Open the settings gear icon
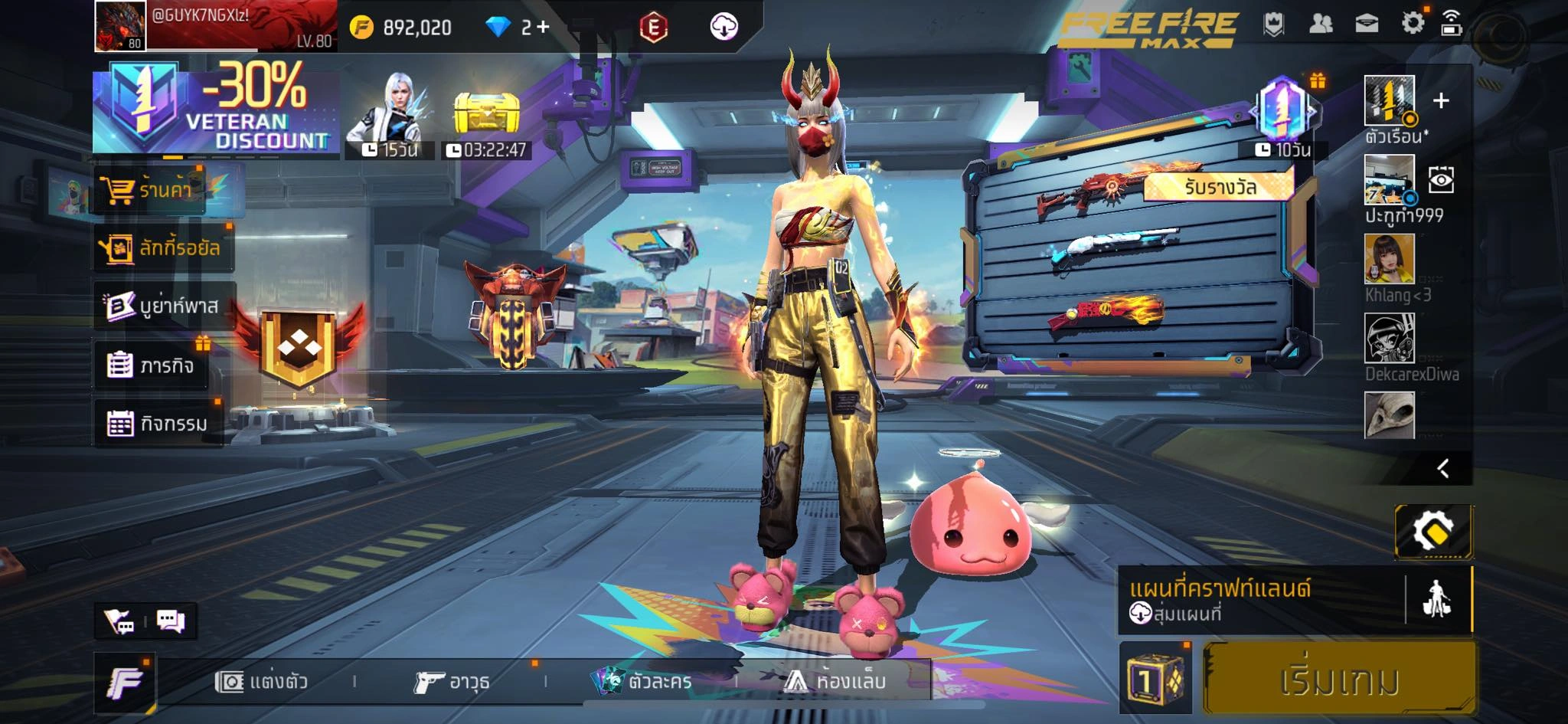This screenshot has width=1568, height=724. (x=1413, y=24)
